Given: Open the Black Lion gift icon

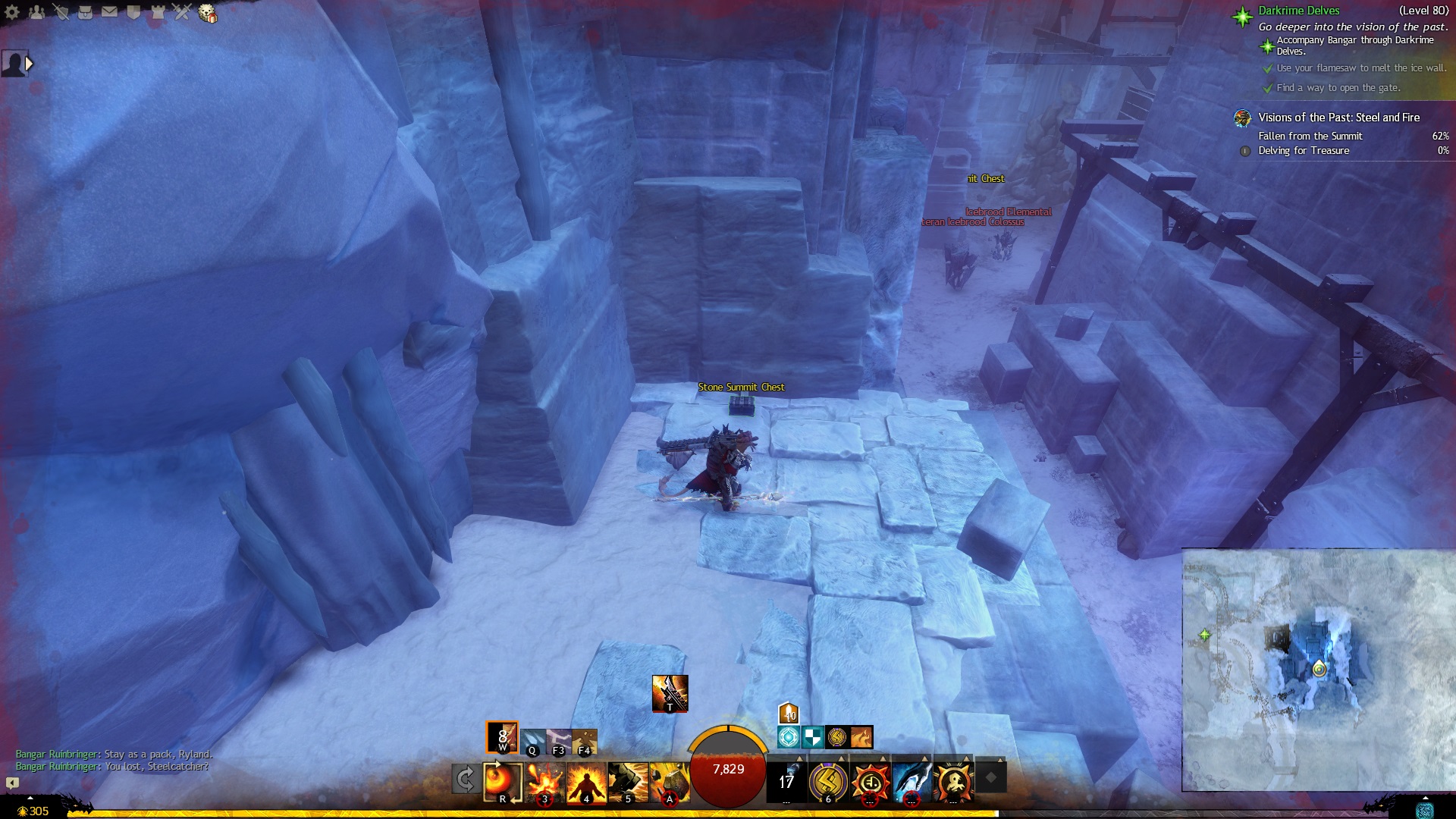Looking at the screenshot, I should coord(207,13).
